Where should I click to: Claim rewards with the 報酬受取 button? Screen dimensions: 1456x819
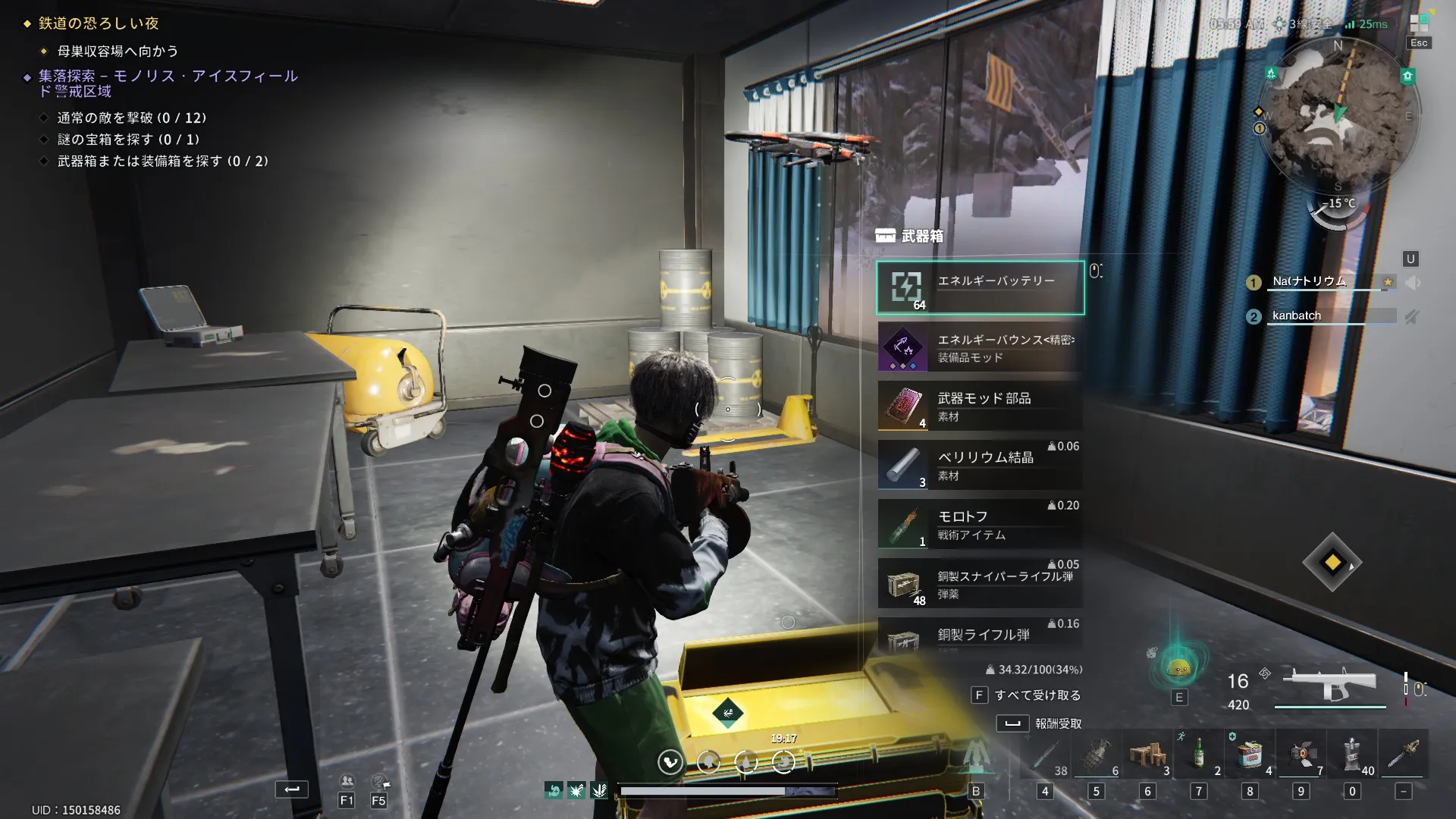[1040, 723]
